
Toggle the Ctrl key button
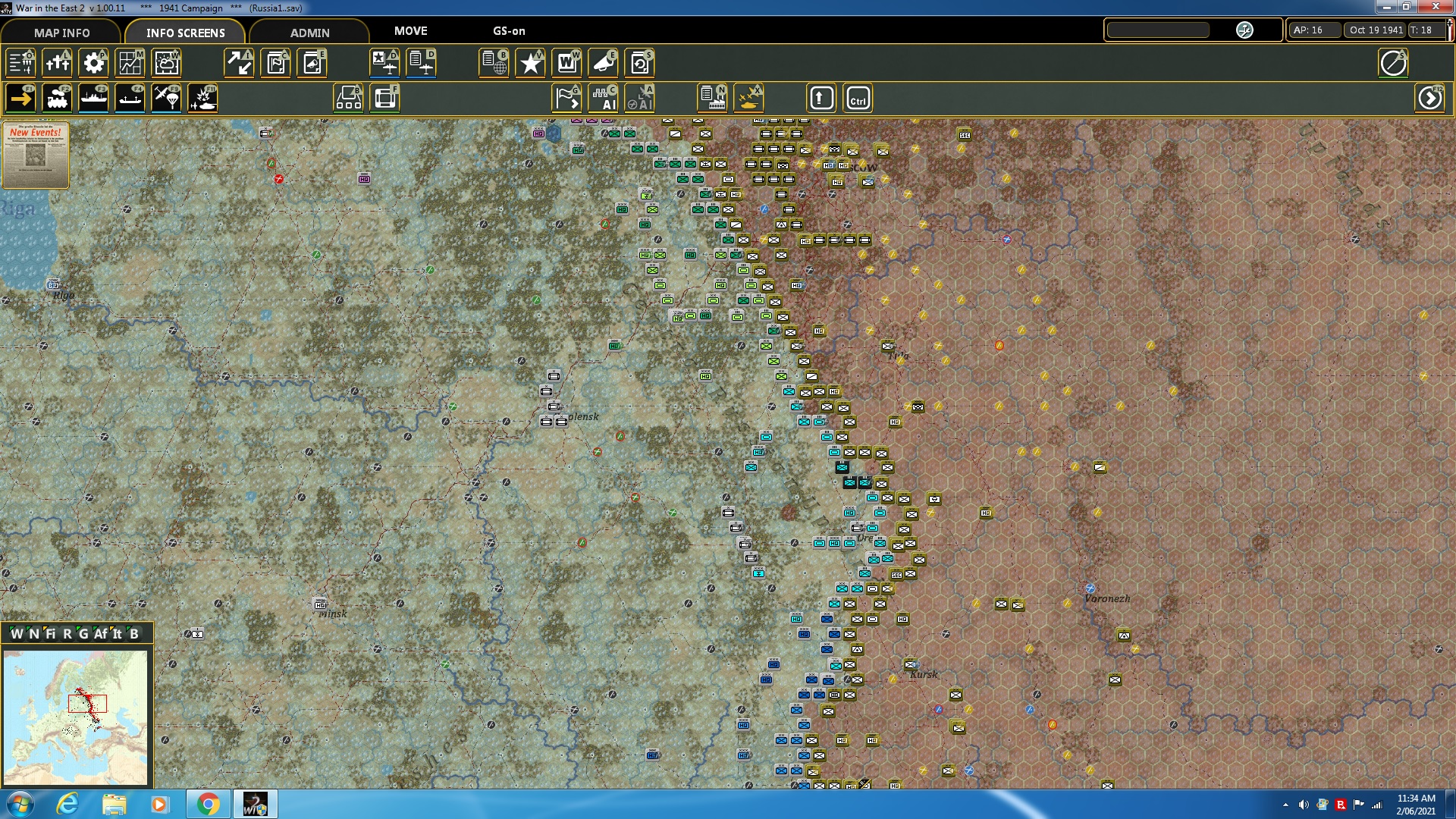pos(857,97)
